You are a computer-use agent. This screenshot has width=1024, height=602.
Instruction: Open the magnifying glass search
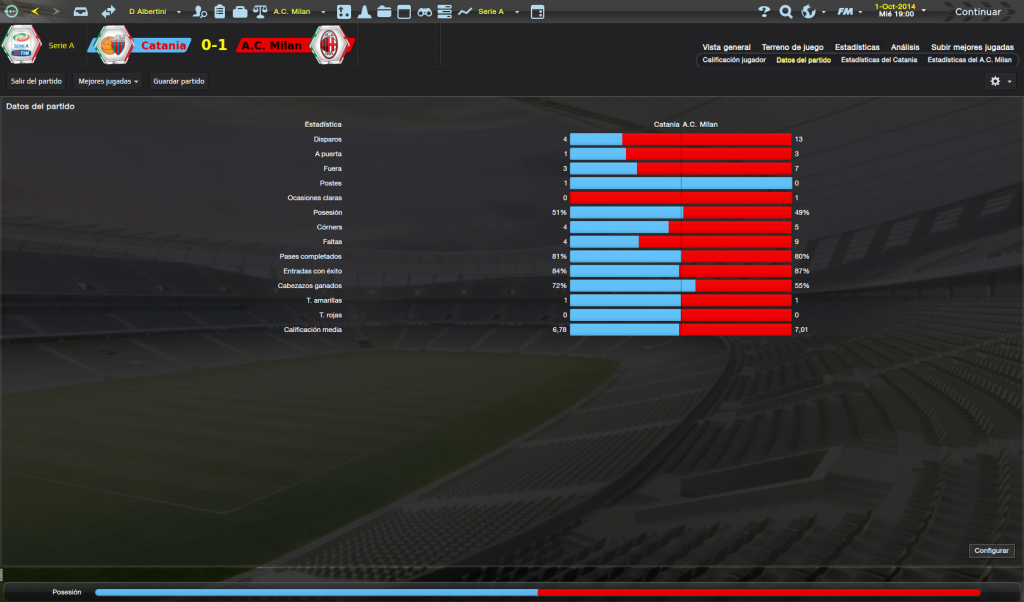[x=786, y=12]
